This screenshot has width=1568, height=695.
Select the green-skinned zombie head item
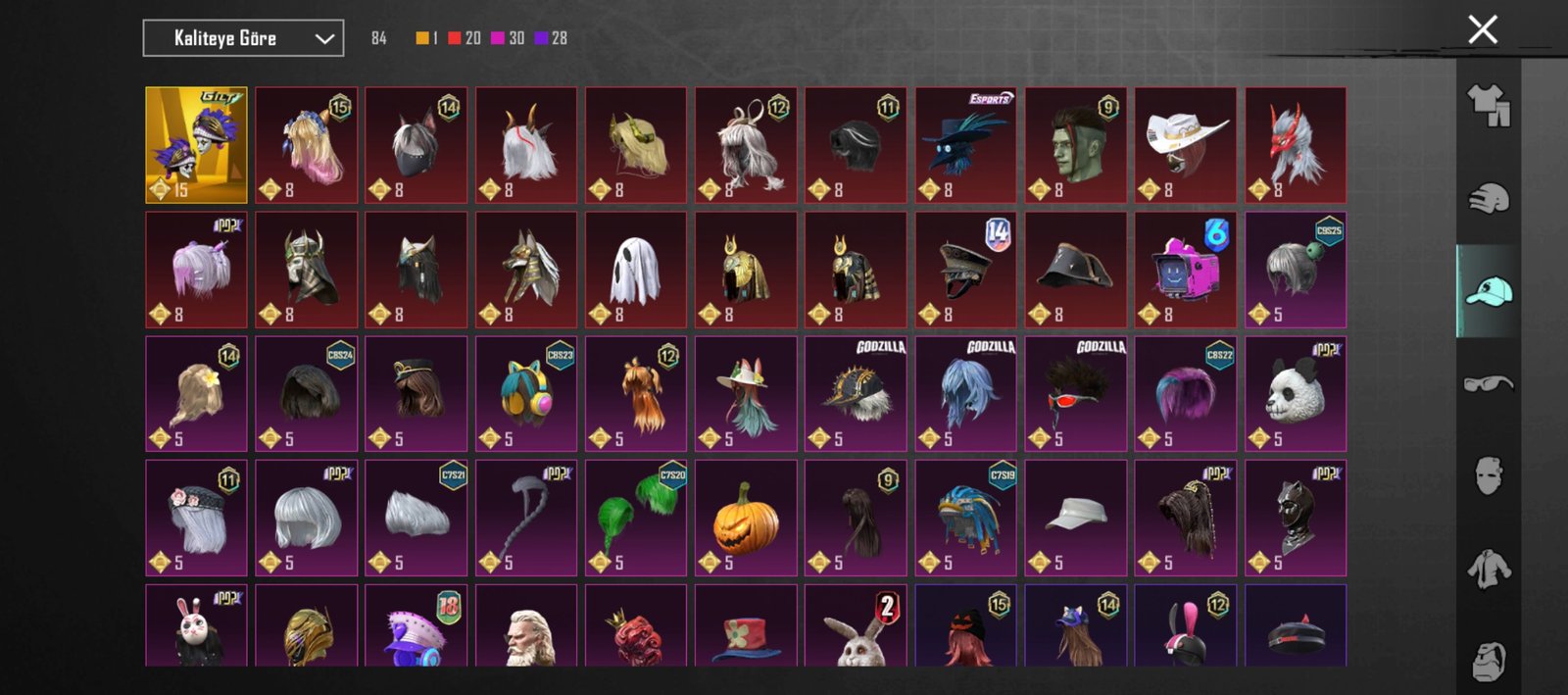(1075, 144)
